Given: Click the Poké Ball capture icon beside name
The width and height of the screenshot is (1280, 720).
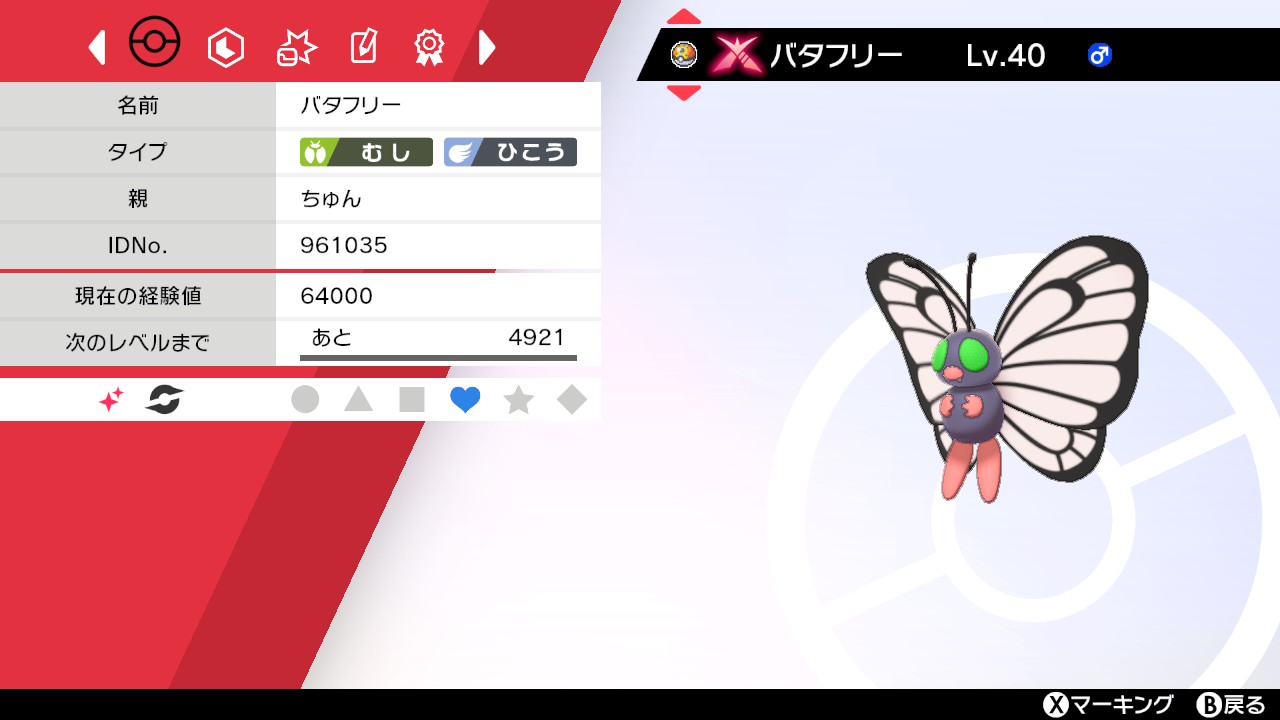Looking at the screenshot, I should coord(684,55).
